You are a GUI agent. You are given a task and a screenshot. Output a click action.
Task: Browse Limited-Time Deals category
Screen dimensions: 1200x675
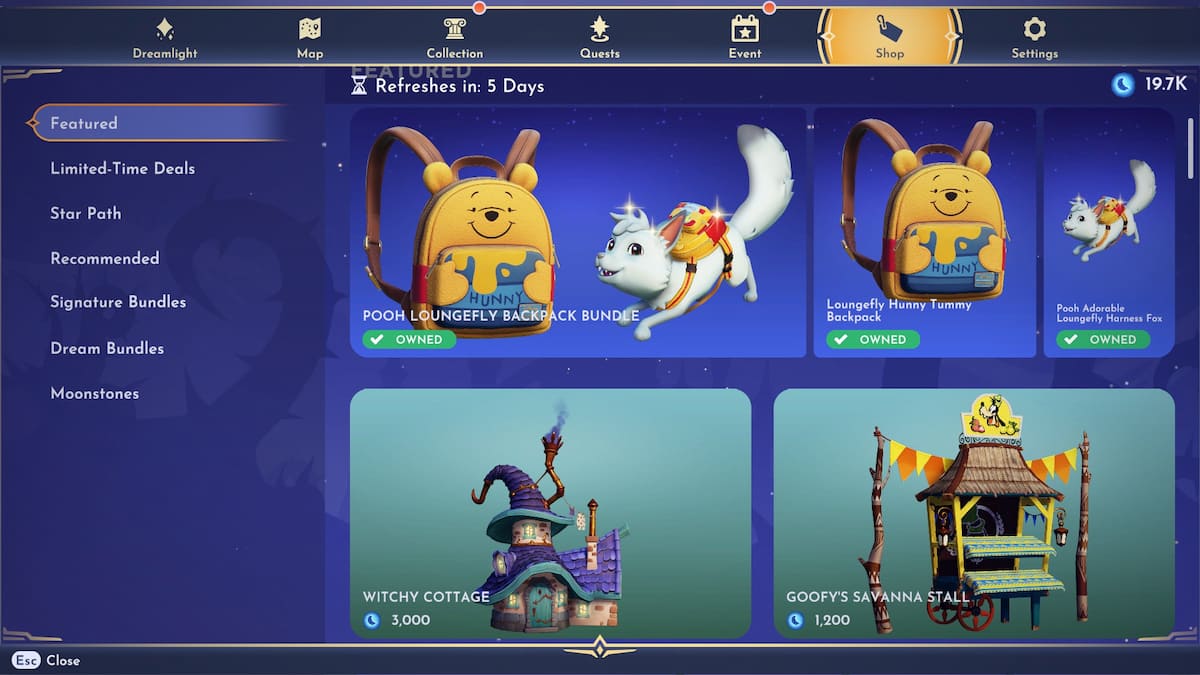[x=123, y=168]
